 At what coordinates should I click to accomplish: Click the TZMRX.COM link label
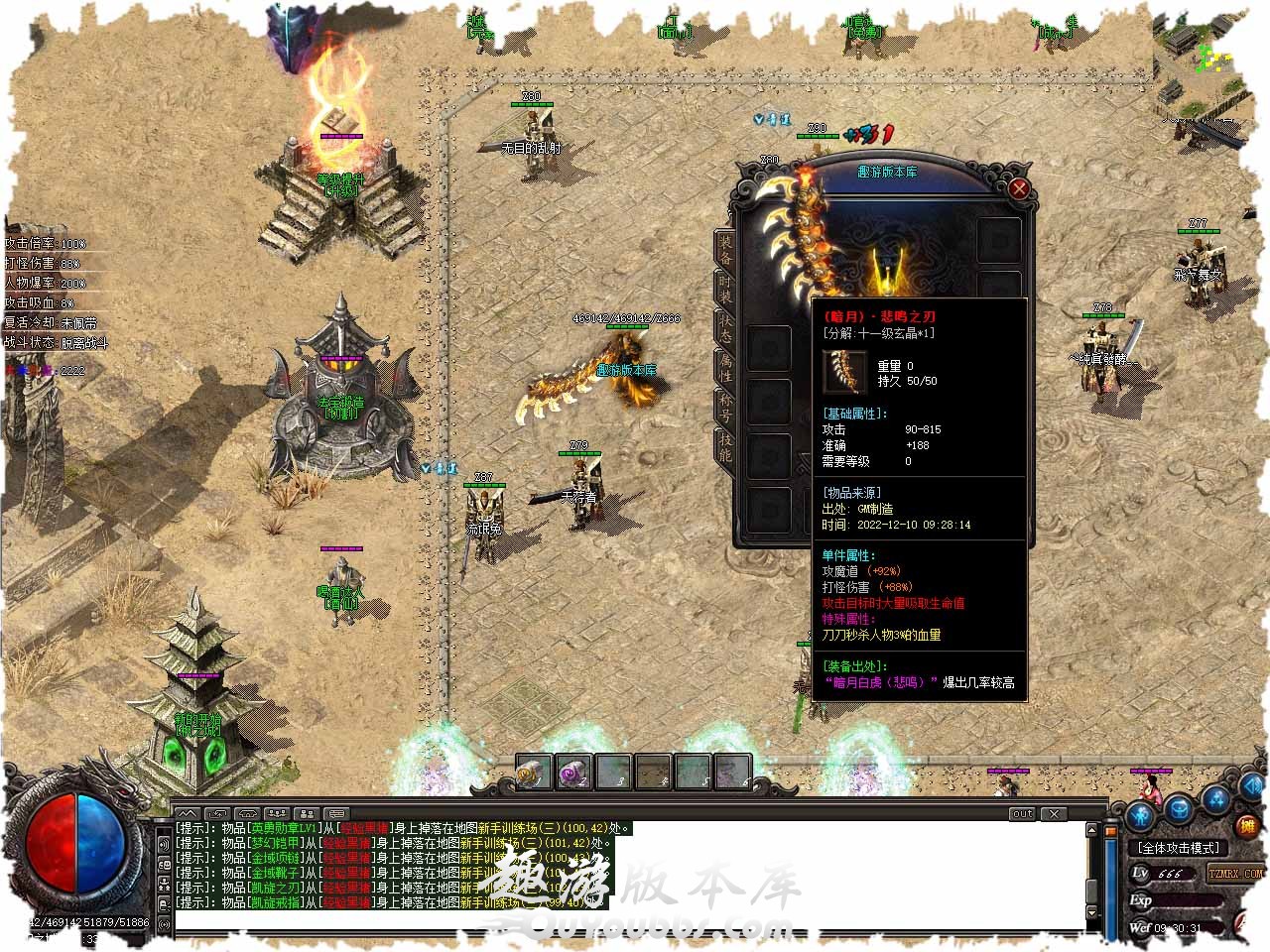[1235, 874]
